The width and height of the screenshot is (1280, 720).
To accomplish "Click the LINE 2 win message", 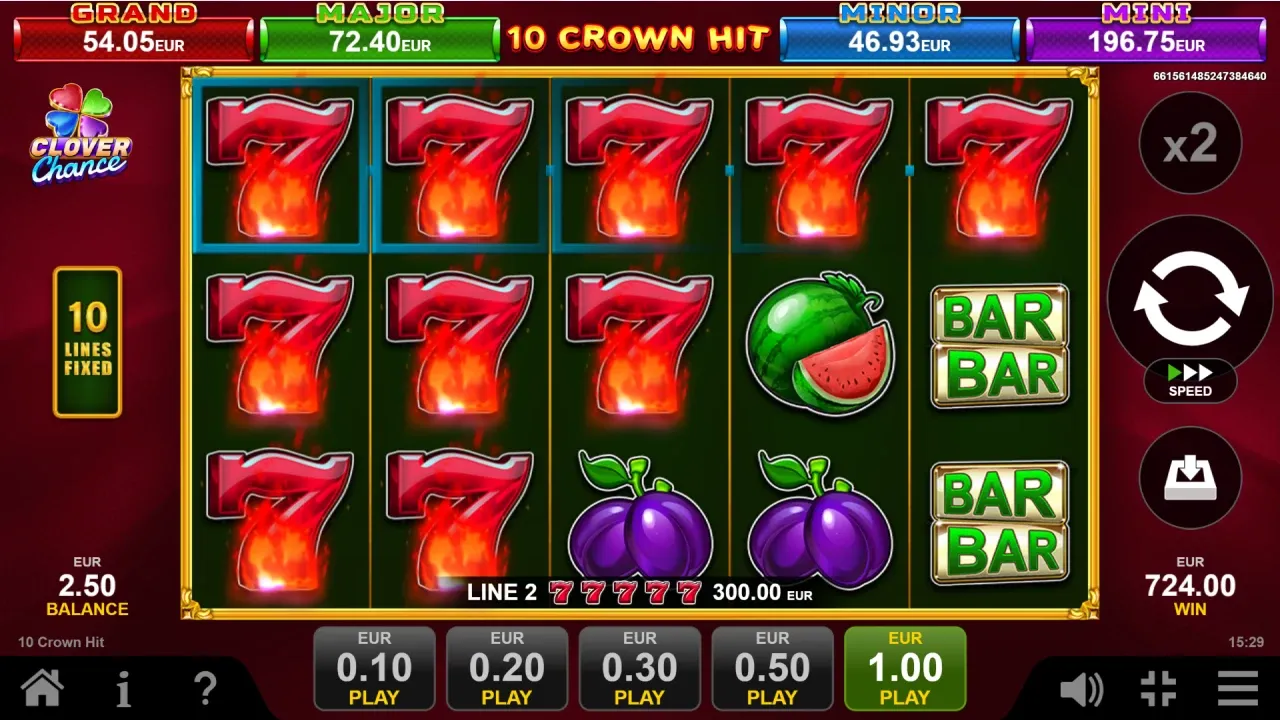I will coord(640,592).
